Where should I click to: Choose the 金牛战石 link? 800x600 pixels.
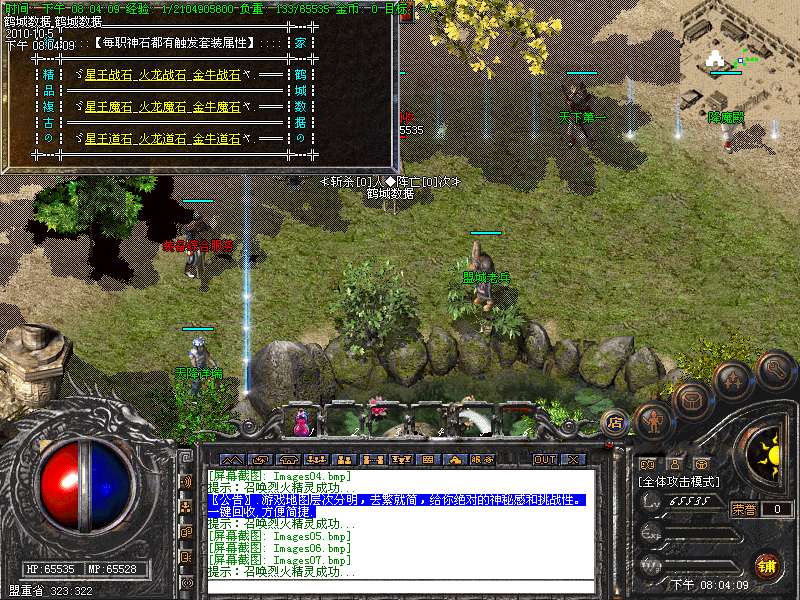click(216, 76)
